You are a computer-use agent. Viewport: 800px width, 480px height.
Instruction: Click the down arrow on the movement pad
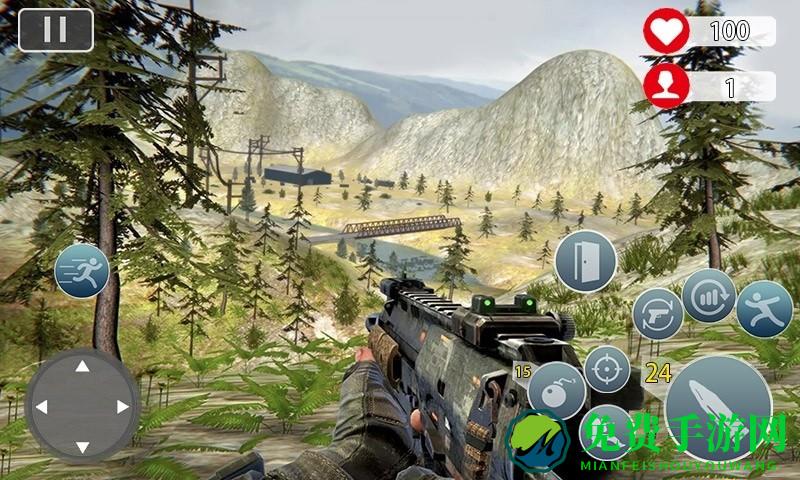[82, 446]
